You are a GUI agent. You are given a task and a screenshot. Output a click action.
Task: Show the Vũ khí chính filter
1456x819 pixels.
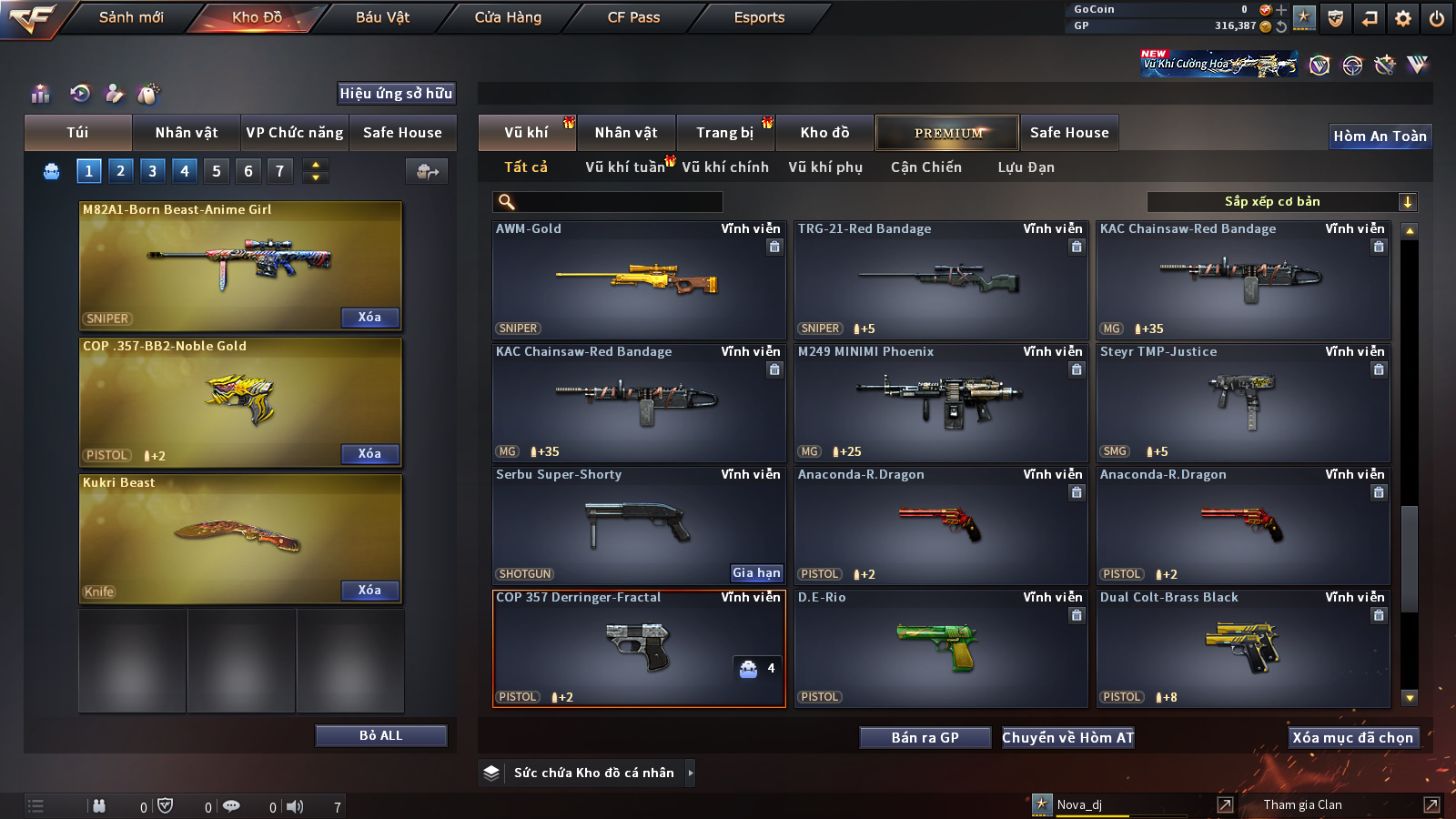click(725, 167)
